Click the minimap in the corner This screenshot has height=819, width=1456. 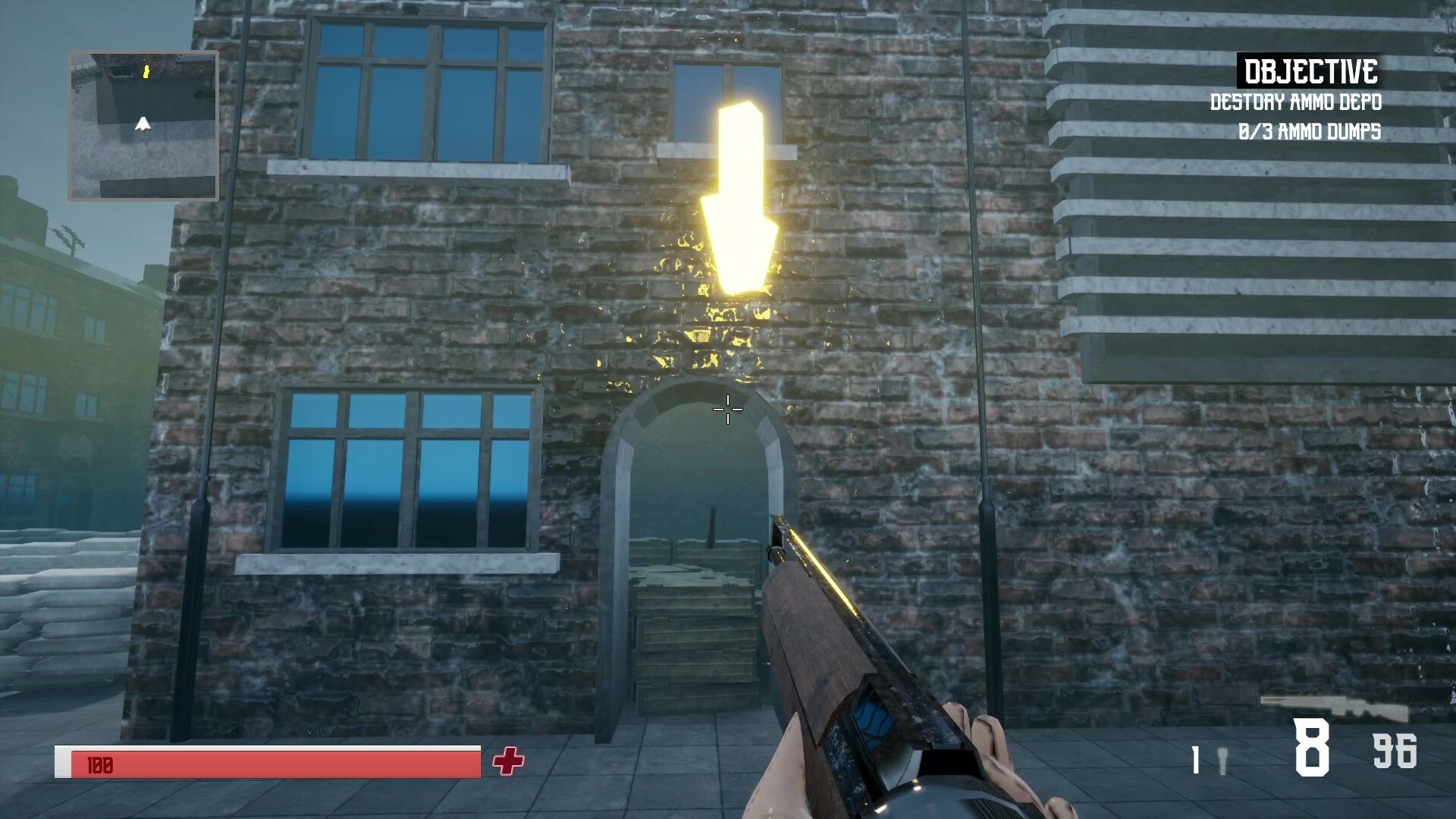[143, 126]
